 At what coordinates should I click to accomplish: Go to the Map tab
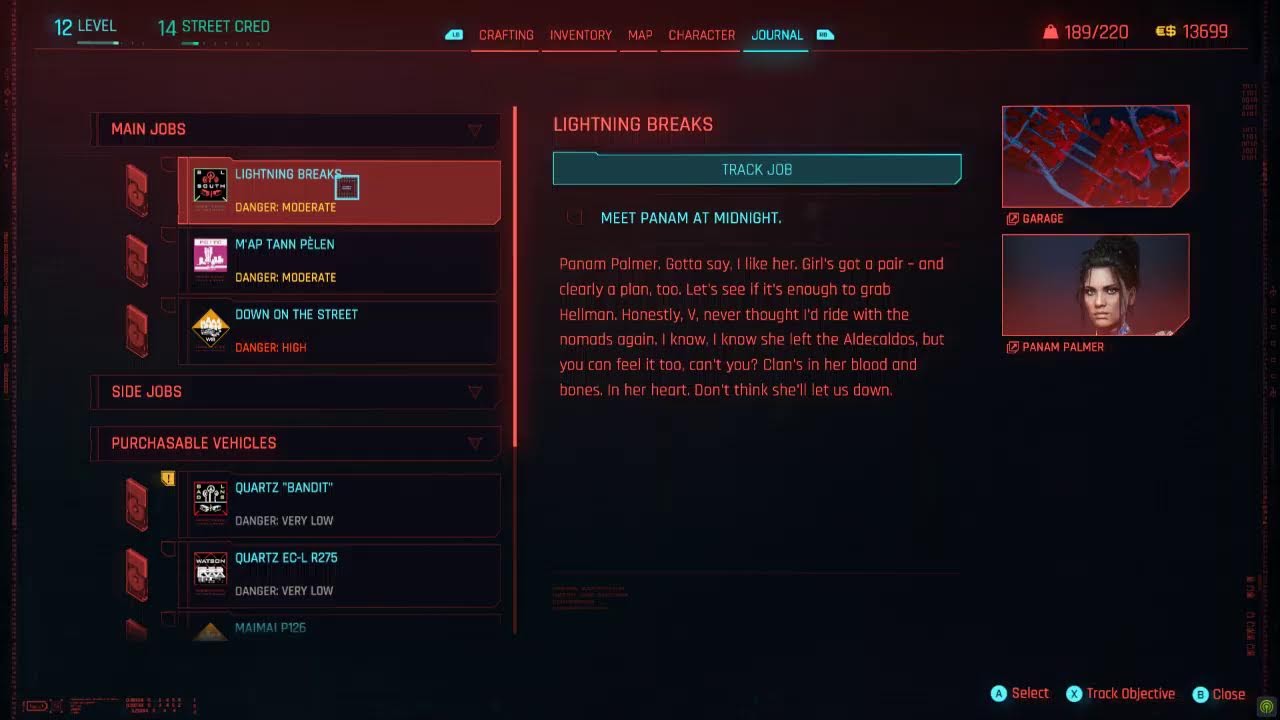640,35
